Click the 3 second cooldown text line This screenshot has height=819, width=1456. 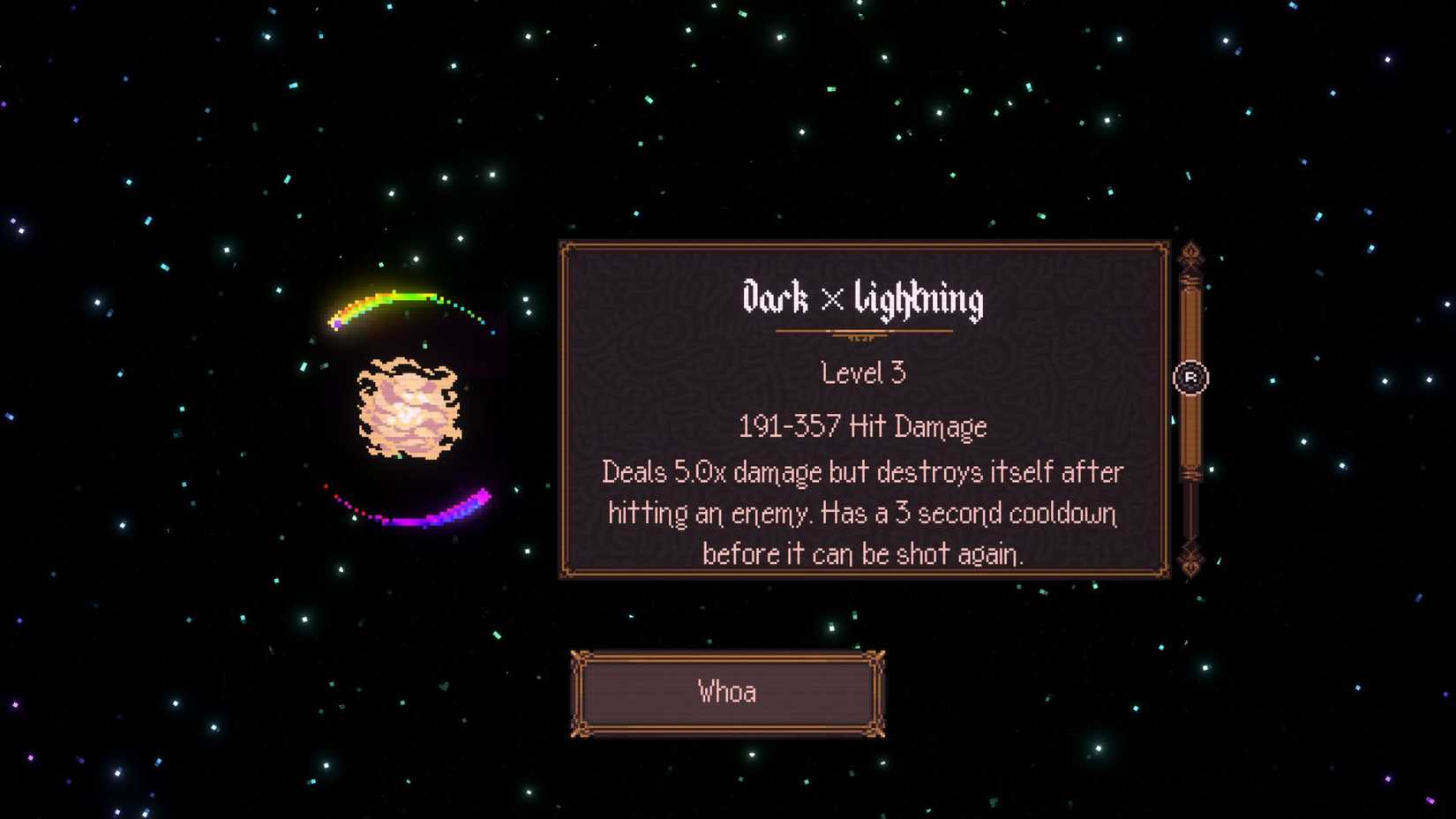[x=863, y=513]
